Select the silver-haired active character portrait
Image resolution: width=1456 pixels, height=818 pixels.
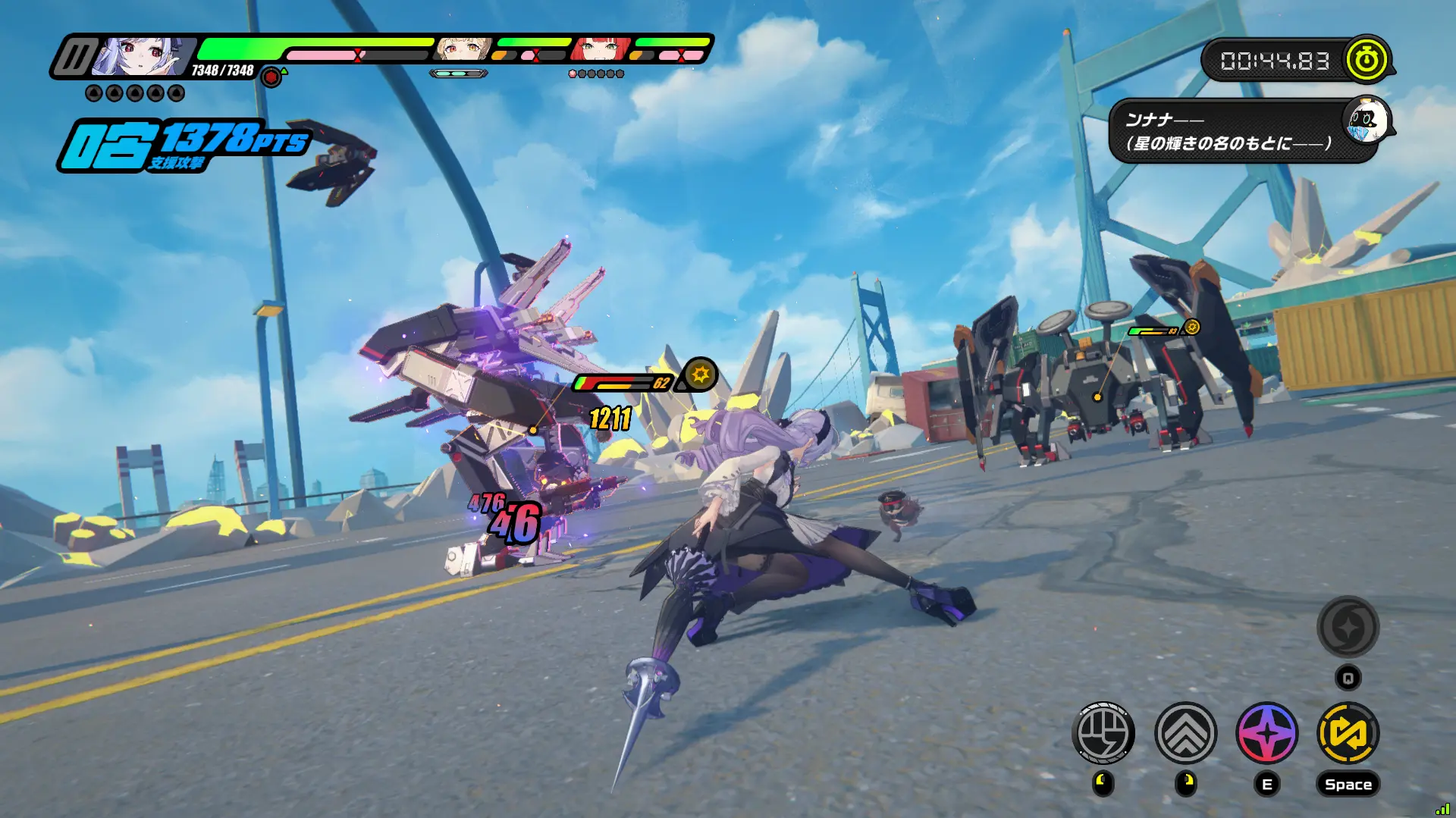coord(141,57)
